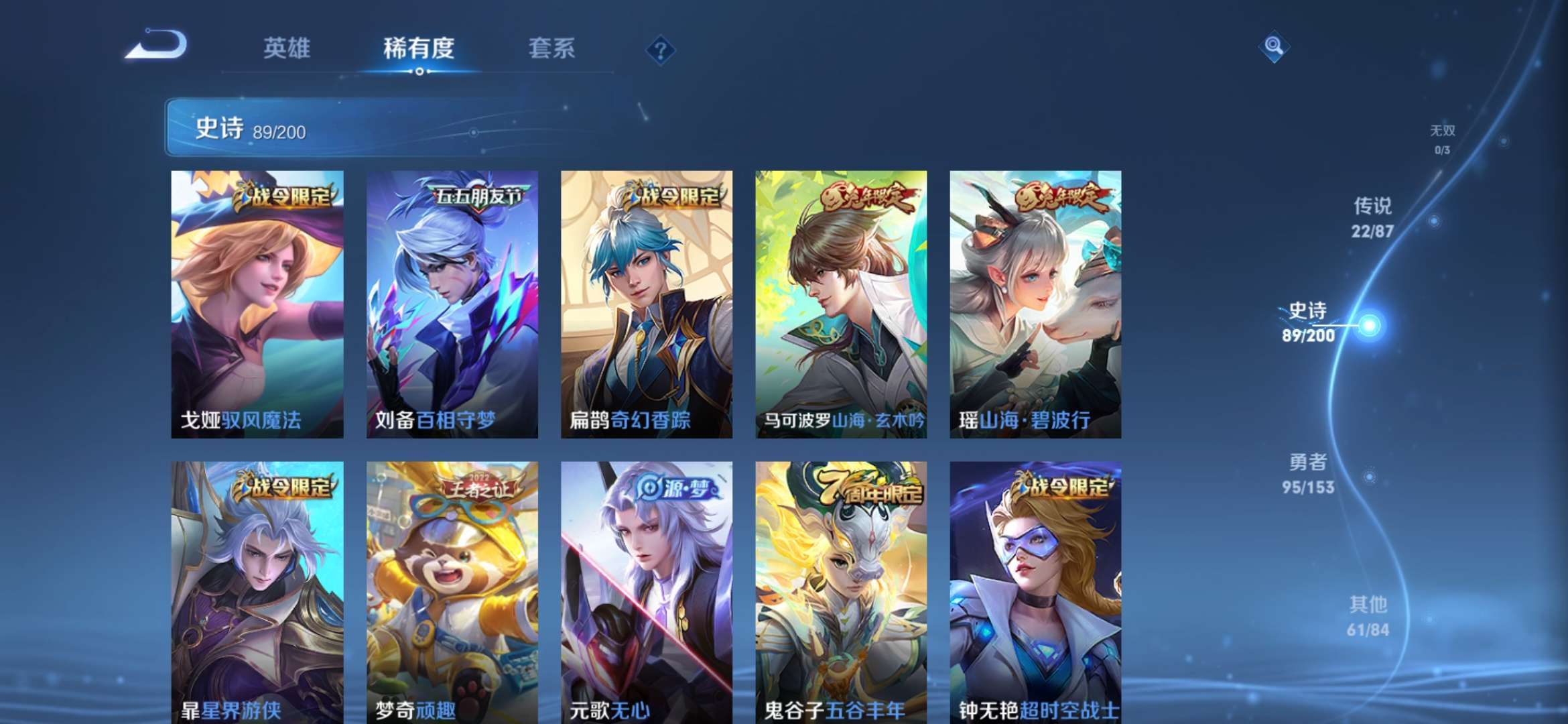Choose the 刘备 百相守梦 skin card
This screenshot has height=724, width=1568.
pyautogui.click(x=452, y=304)
